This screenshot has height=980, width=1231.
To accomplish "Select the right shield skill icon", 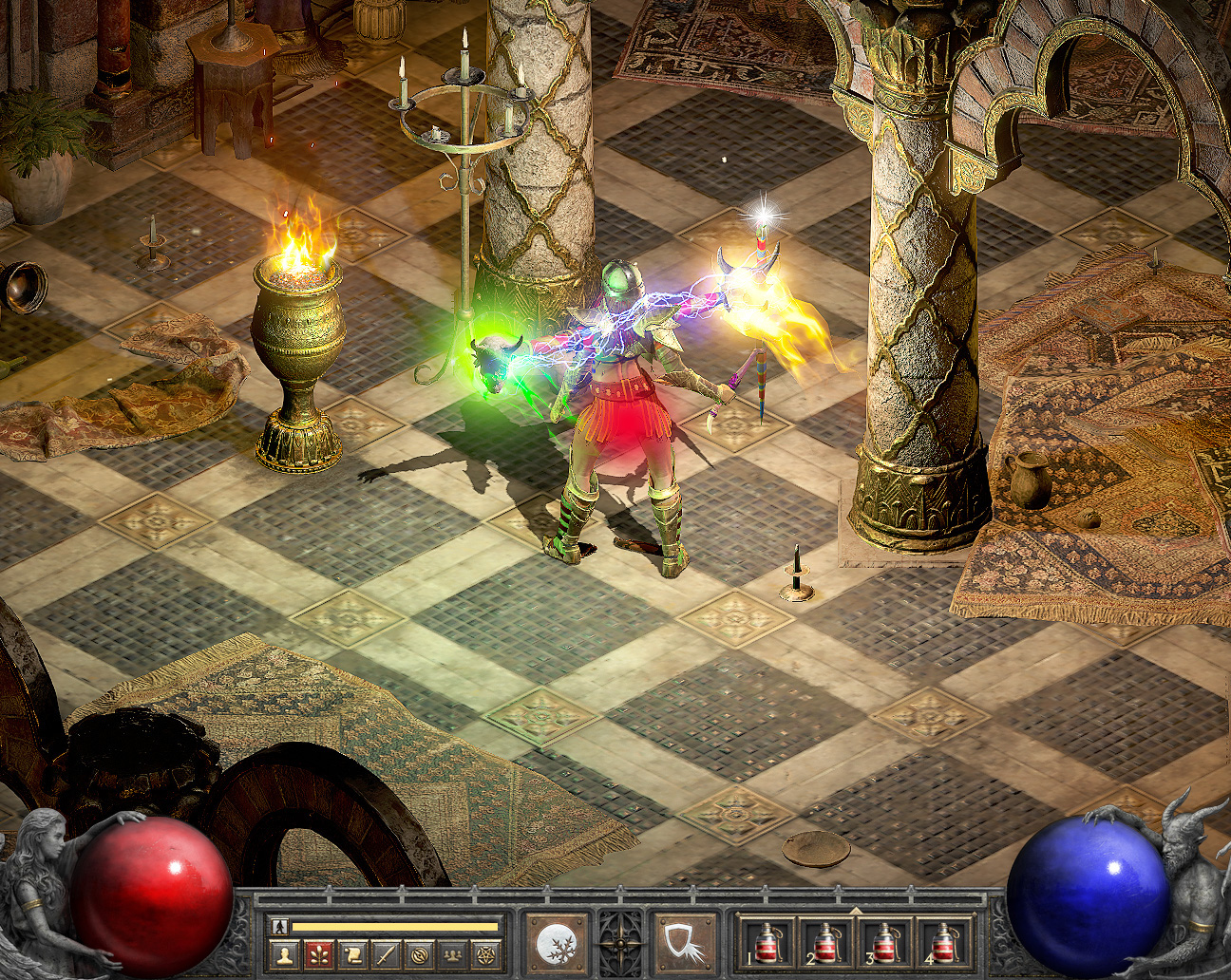I will pyautogui.click(x=684, y=943).
